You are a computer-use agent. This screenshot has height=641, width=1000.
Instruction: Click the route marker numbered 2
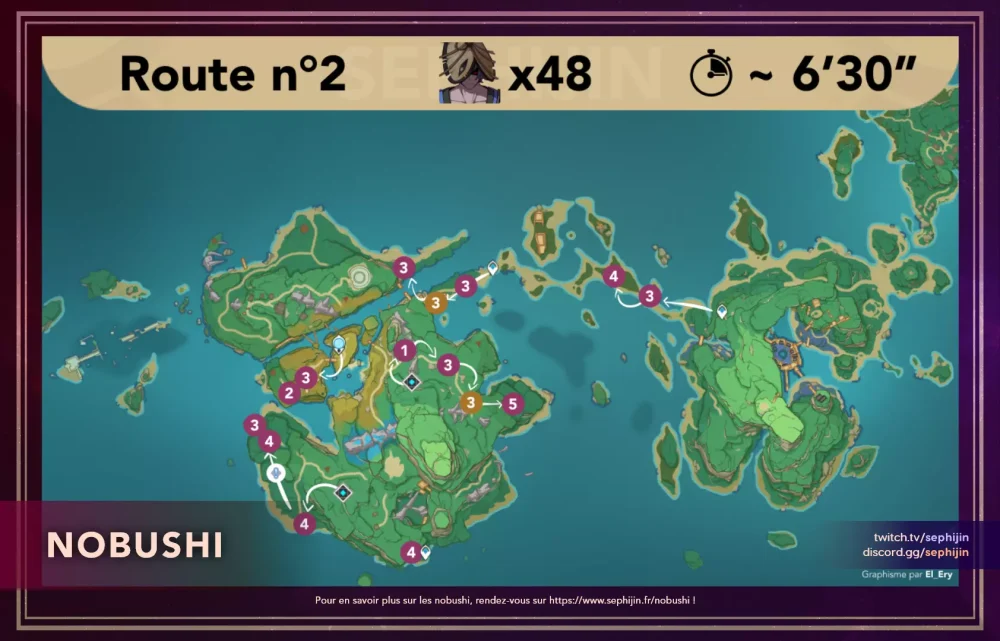click(288, 393)
